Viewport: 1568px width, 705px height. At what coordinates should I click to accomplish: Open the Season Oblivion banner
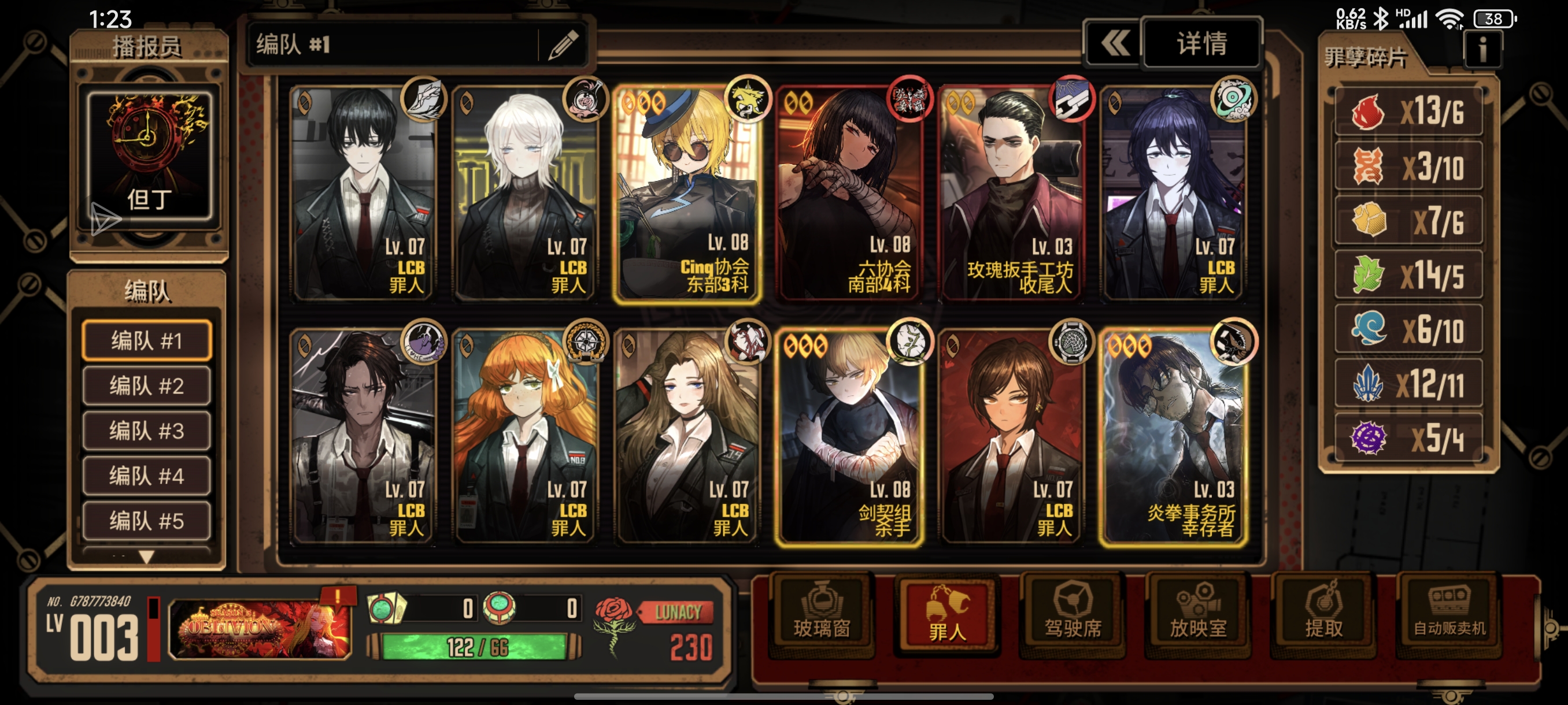260,628
